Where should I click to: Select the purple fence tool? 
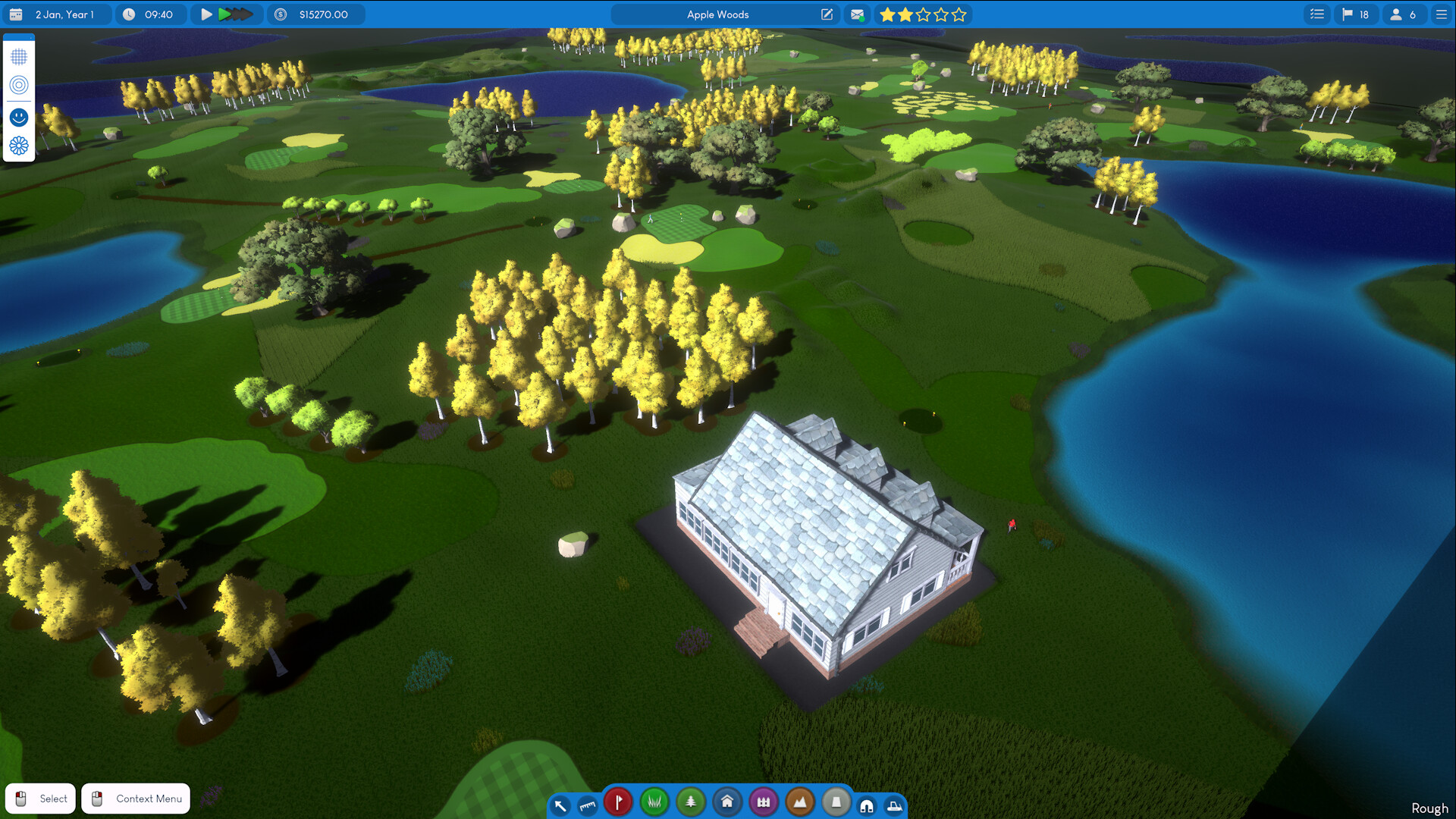pos(764,802)
